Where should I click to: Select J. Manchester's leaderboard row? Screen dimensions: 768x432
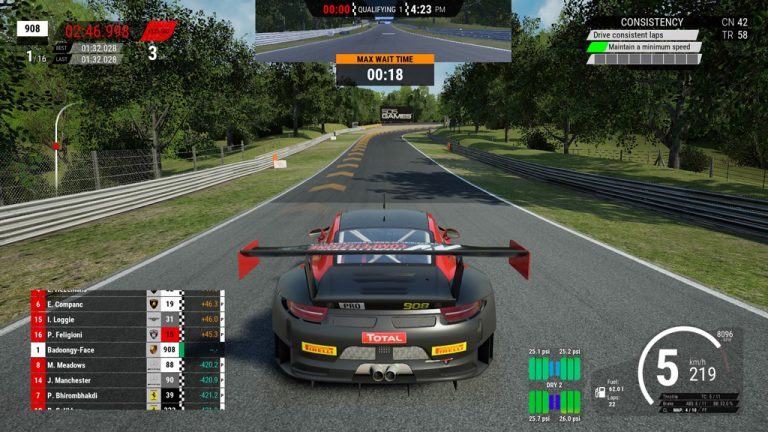[80, 381]
